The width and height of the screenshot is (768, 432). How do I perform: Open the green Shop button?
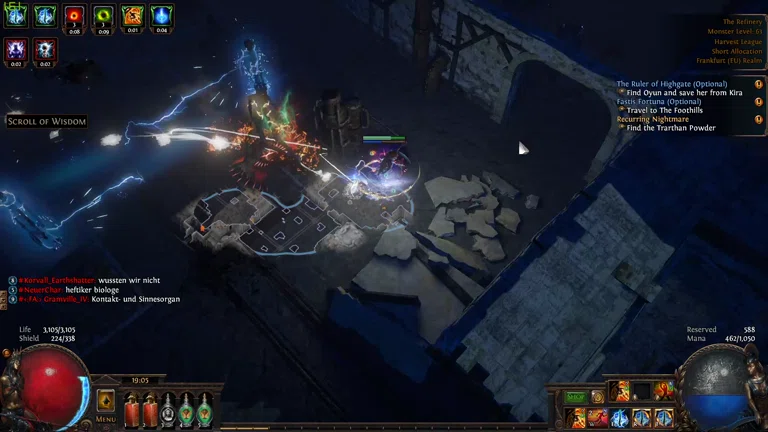click(x=576, y=397)
